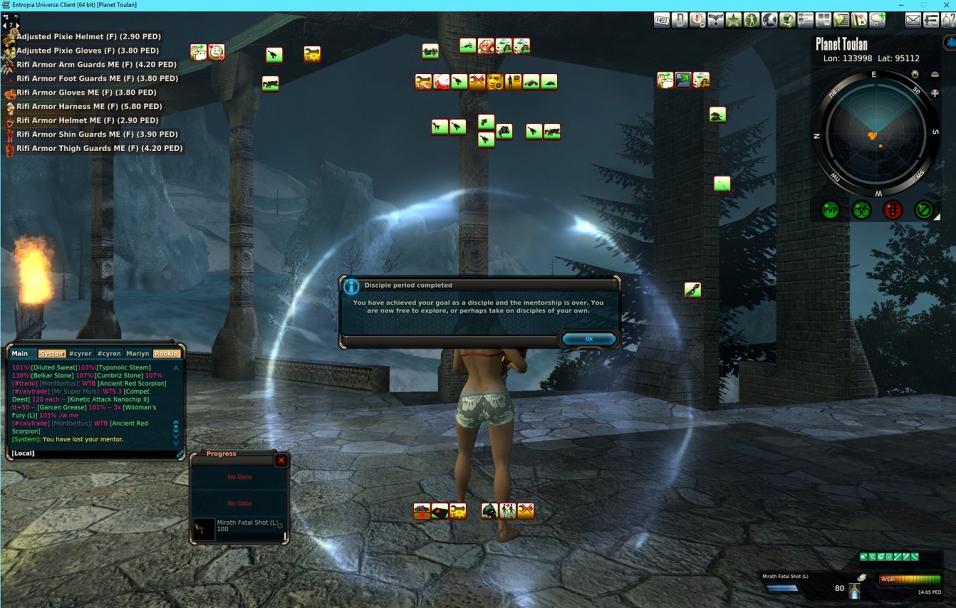Choose Adjusted Pixie Helmet from the item list
The width and height of the screenshot is (956, 608).
(87, 36)
